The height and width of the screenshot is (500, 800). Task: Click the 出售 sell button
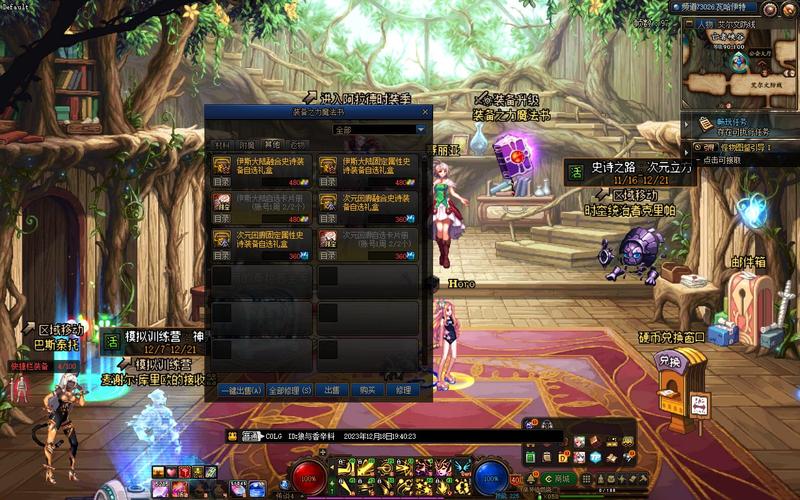(x=331, y=390)
